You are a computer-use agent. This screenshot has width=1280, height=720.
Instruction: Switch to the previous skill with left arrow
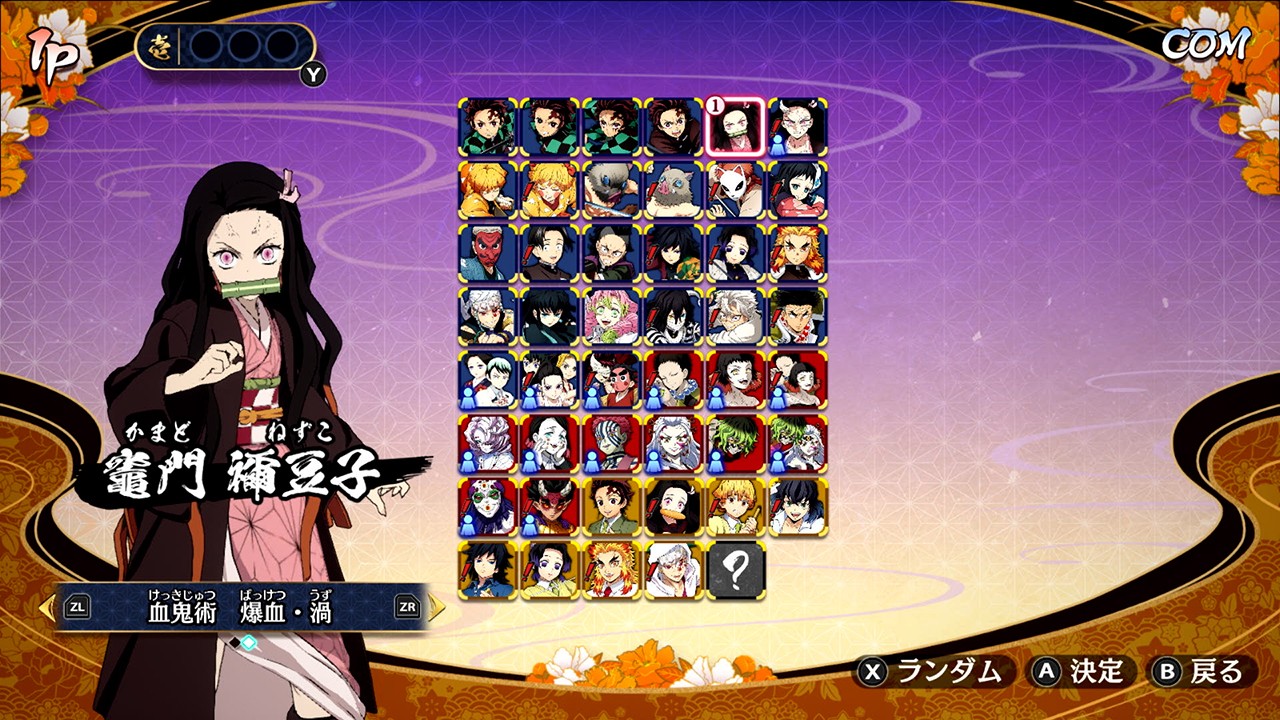(47, 607)
